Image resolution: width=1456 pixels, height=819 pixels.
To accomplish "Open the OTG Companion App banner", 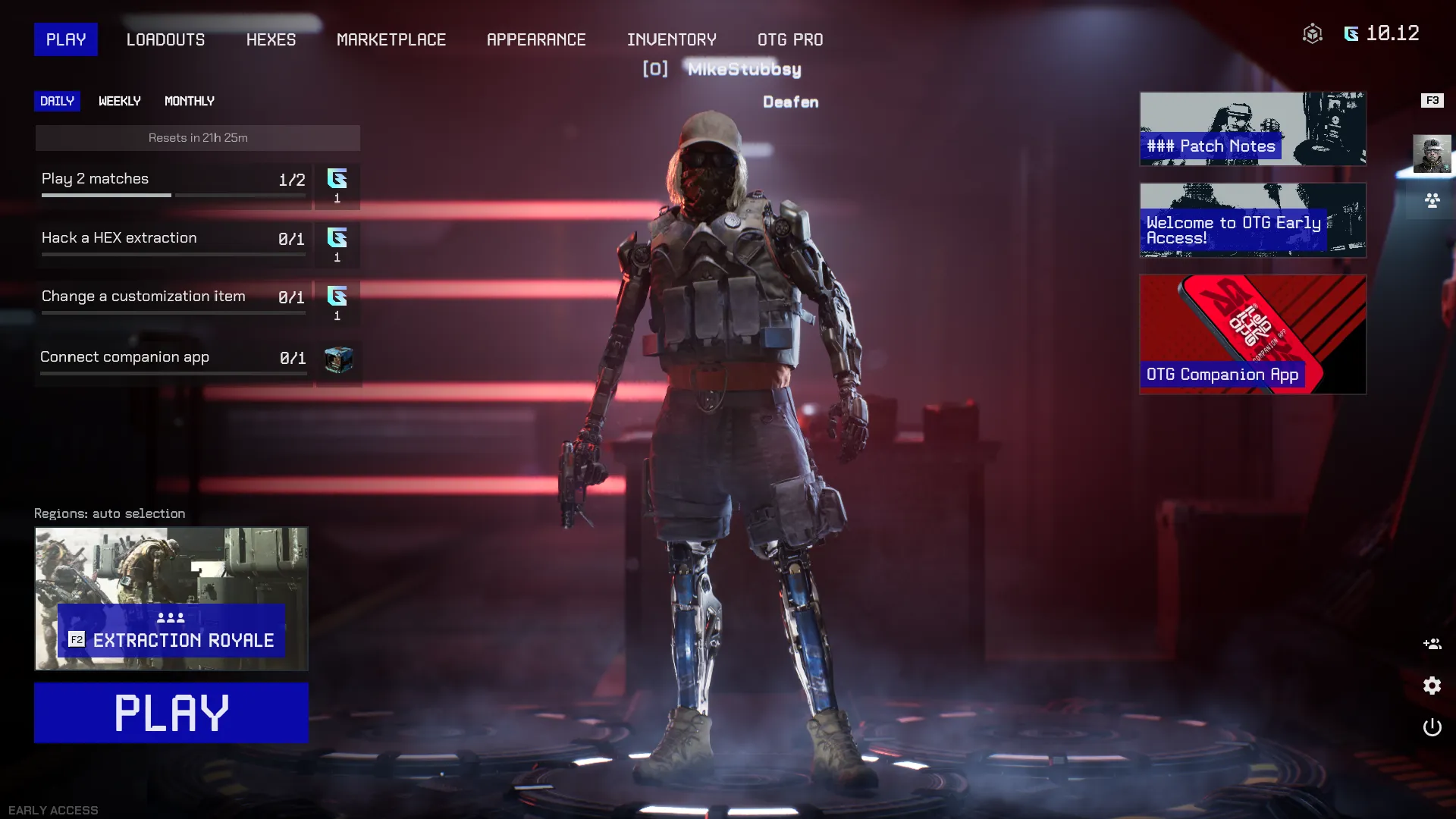I will click(1252, 334).
